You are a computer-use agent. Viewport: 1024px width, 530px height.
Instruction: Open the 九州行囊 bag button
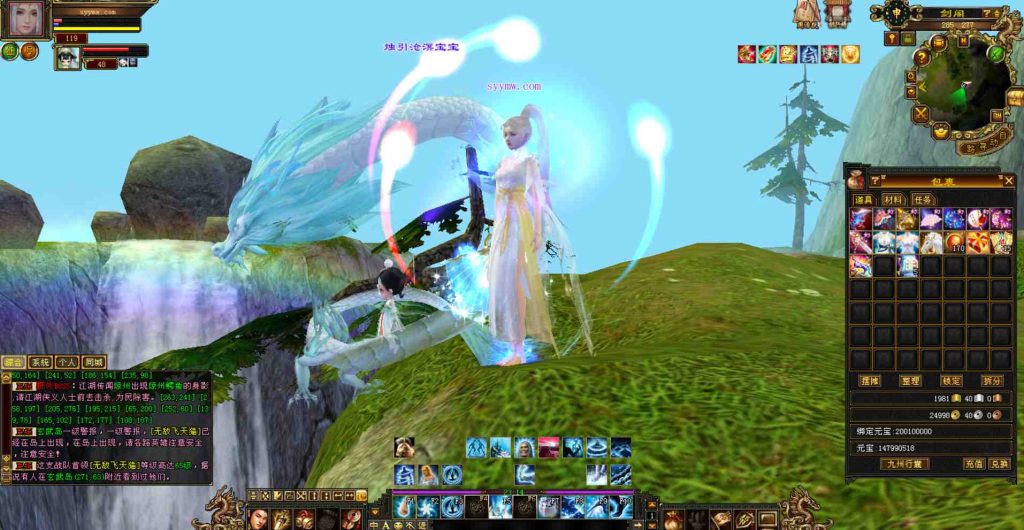coord(904,464)
